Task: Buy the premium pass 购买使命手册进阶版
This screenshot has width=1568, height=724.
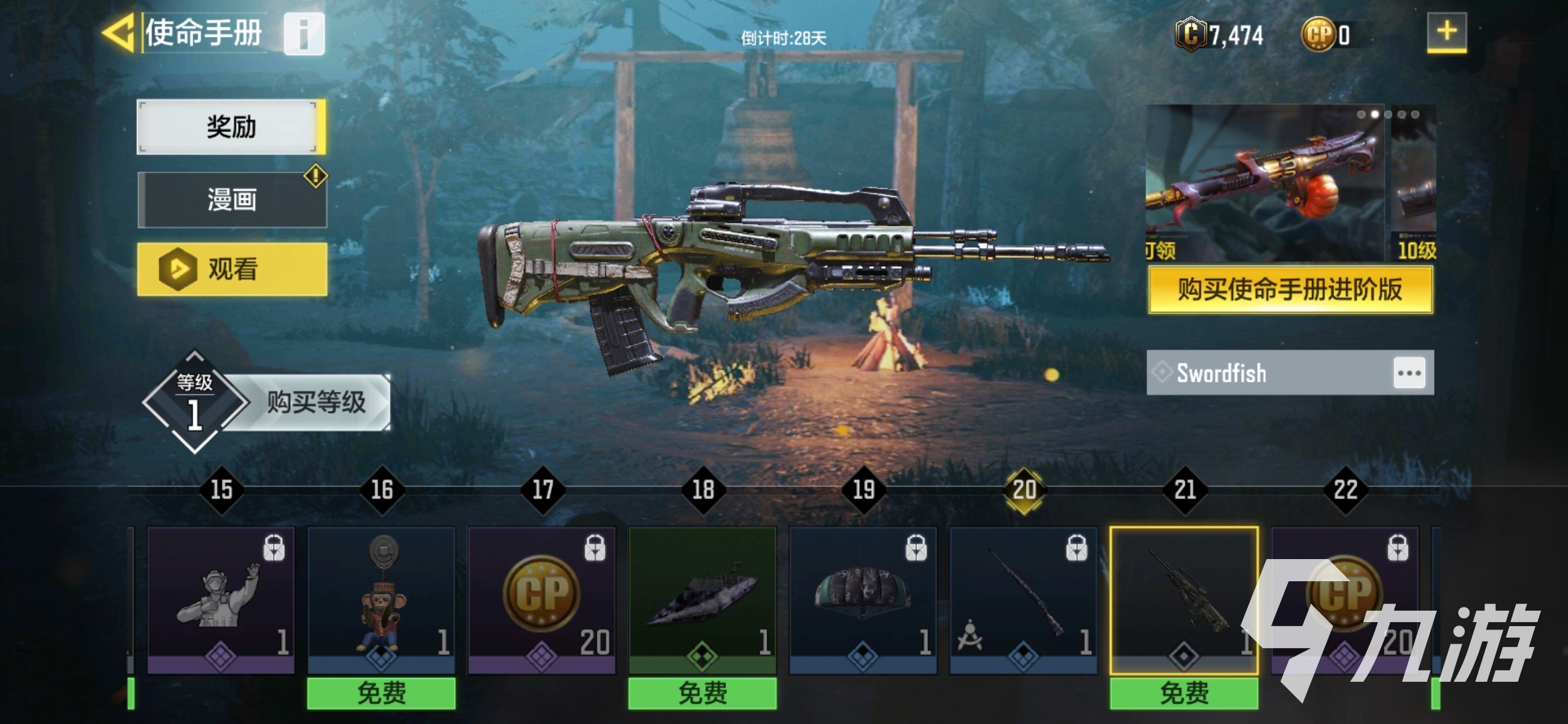Action: point(1290,290)
